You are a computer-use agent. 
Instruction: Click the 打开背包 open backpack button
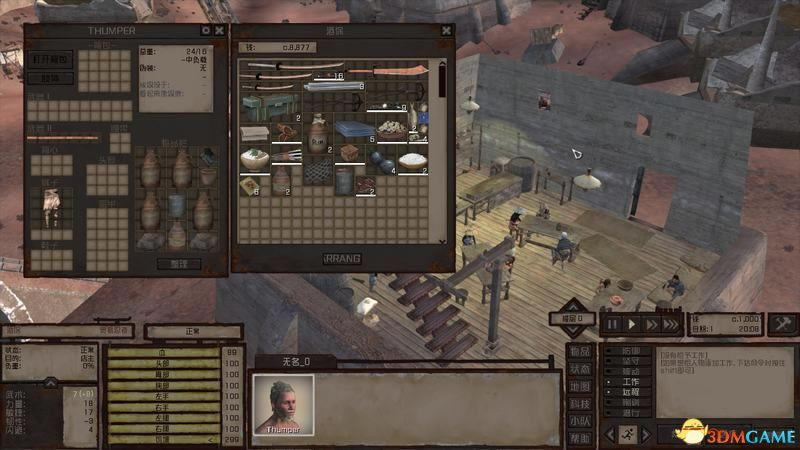[x=50, y=59]
